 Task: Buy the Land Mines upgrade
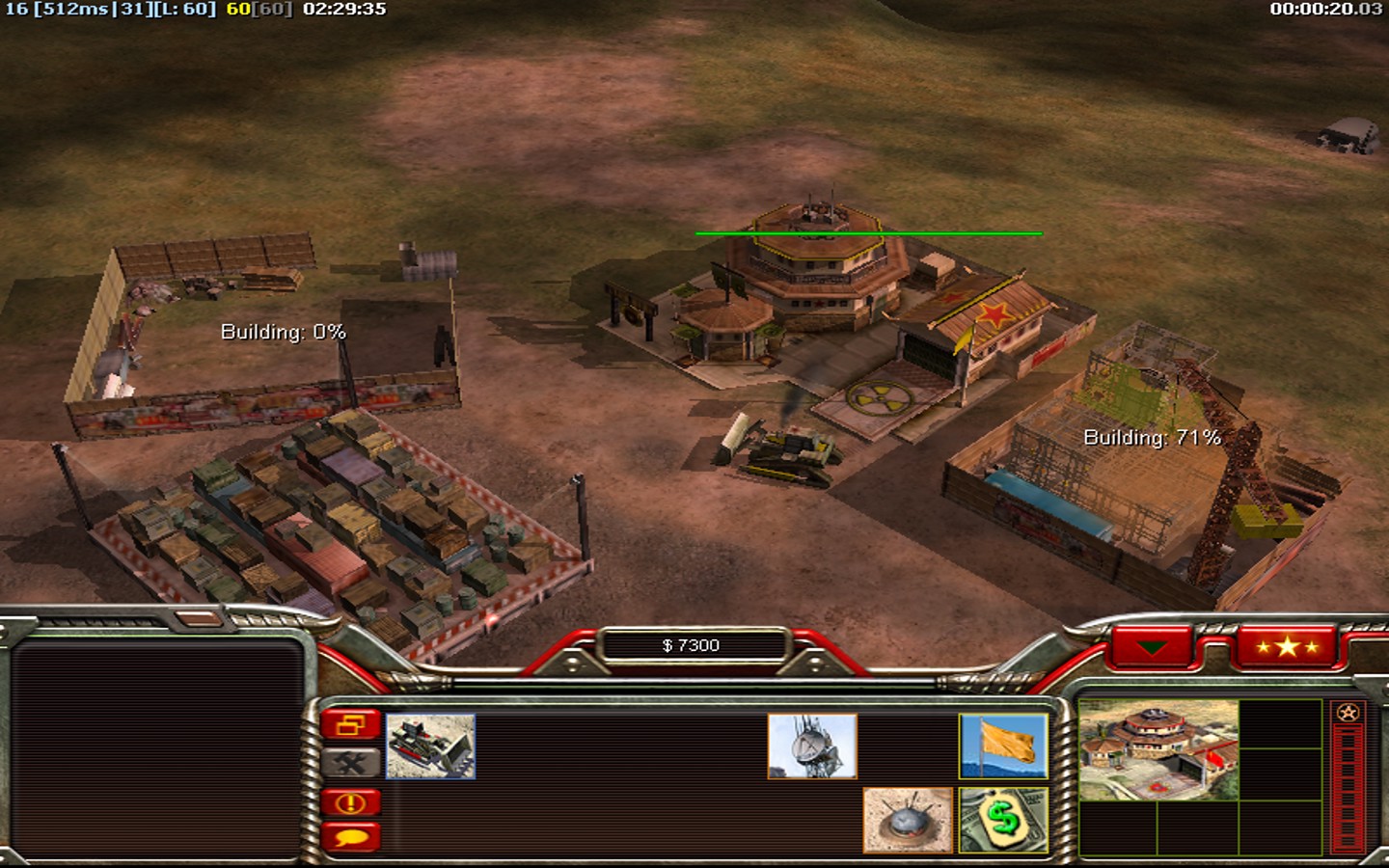(x=907, y=820)
